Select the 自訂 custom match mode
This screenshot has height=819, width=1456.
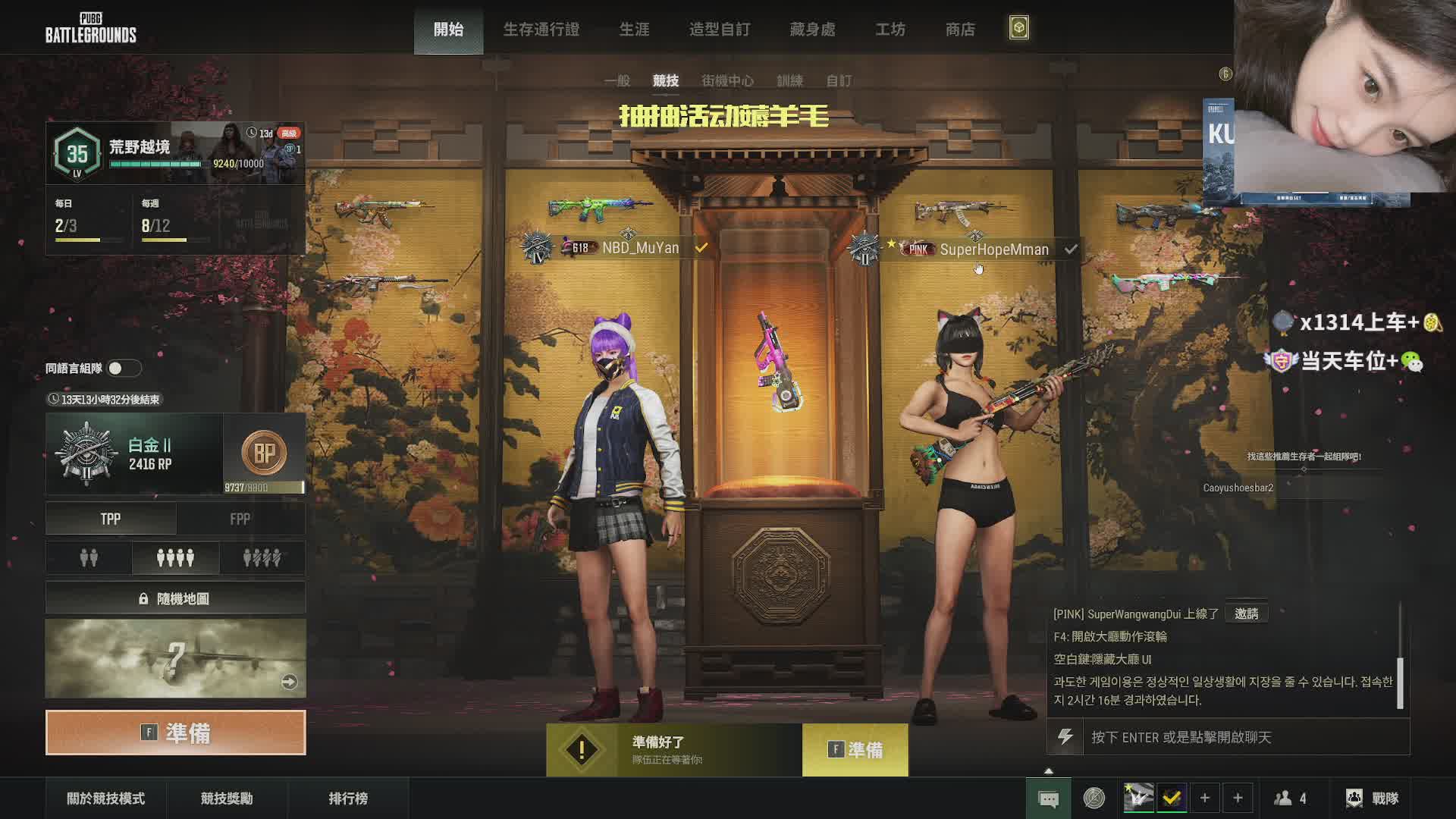point(838,80)
